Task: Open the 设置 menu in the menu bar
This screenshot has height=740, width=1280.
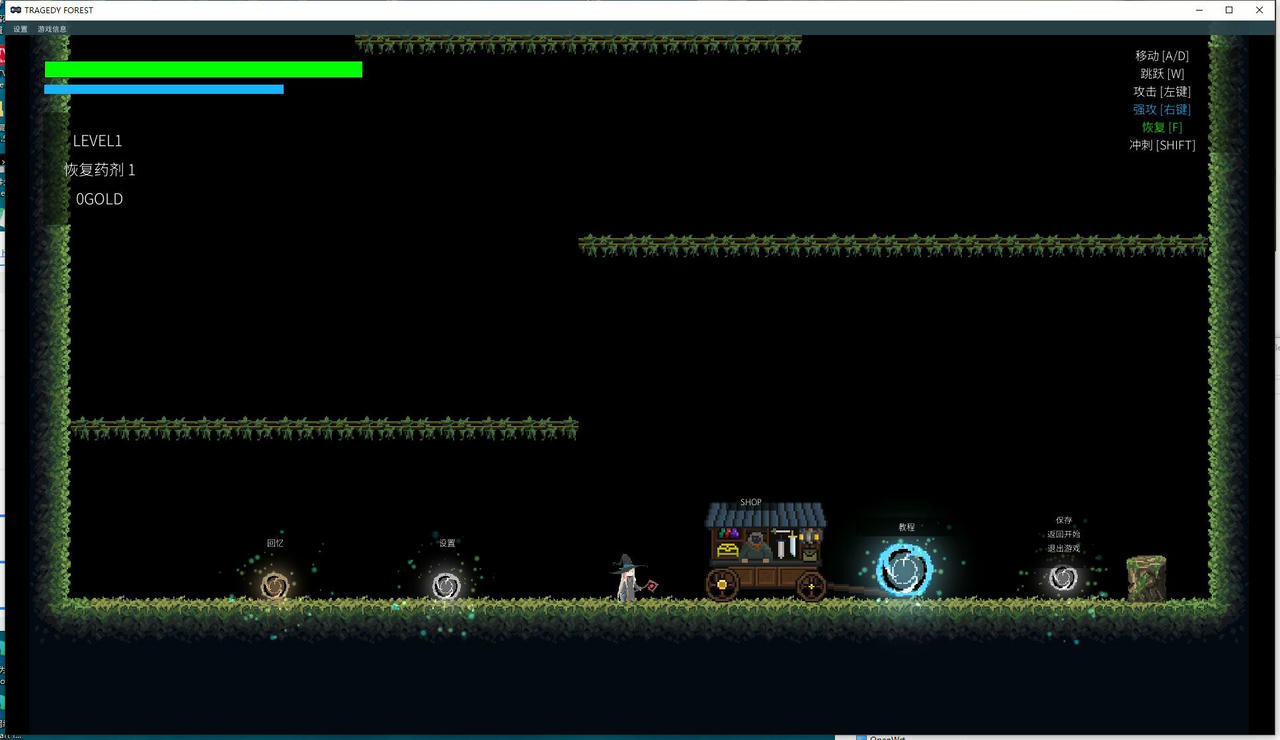Action: 20,29
